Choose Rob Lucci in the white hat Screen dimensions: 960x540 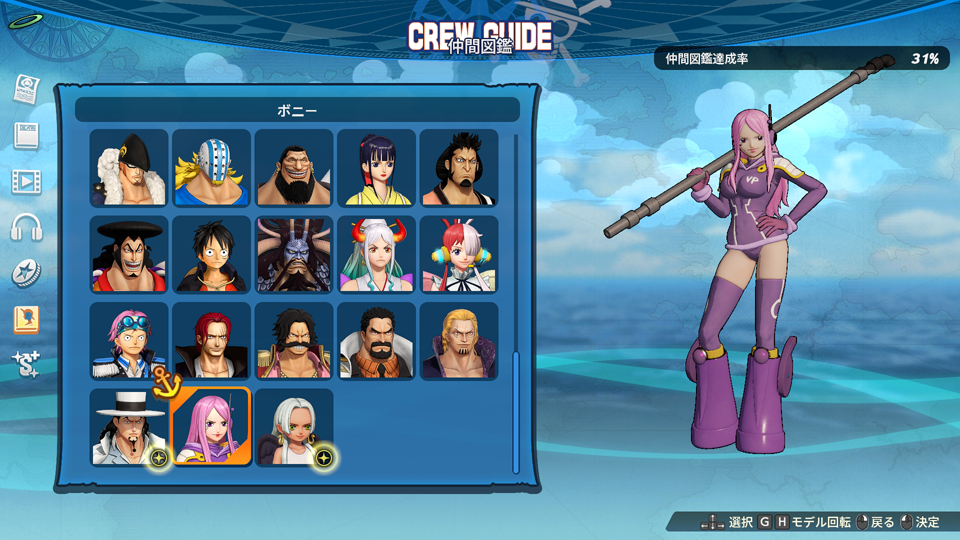[129, 427]
